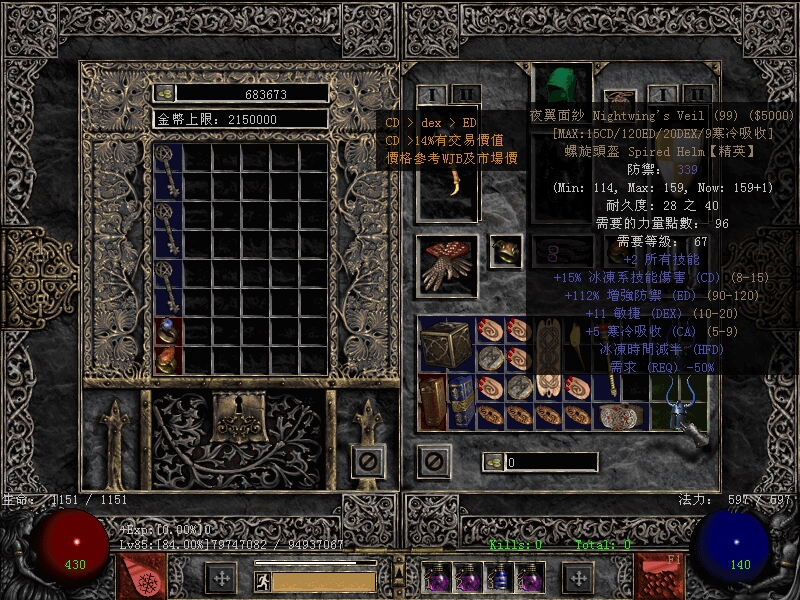
Task: Switch to left weapon set II tab
Action: tap(465, 96)
